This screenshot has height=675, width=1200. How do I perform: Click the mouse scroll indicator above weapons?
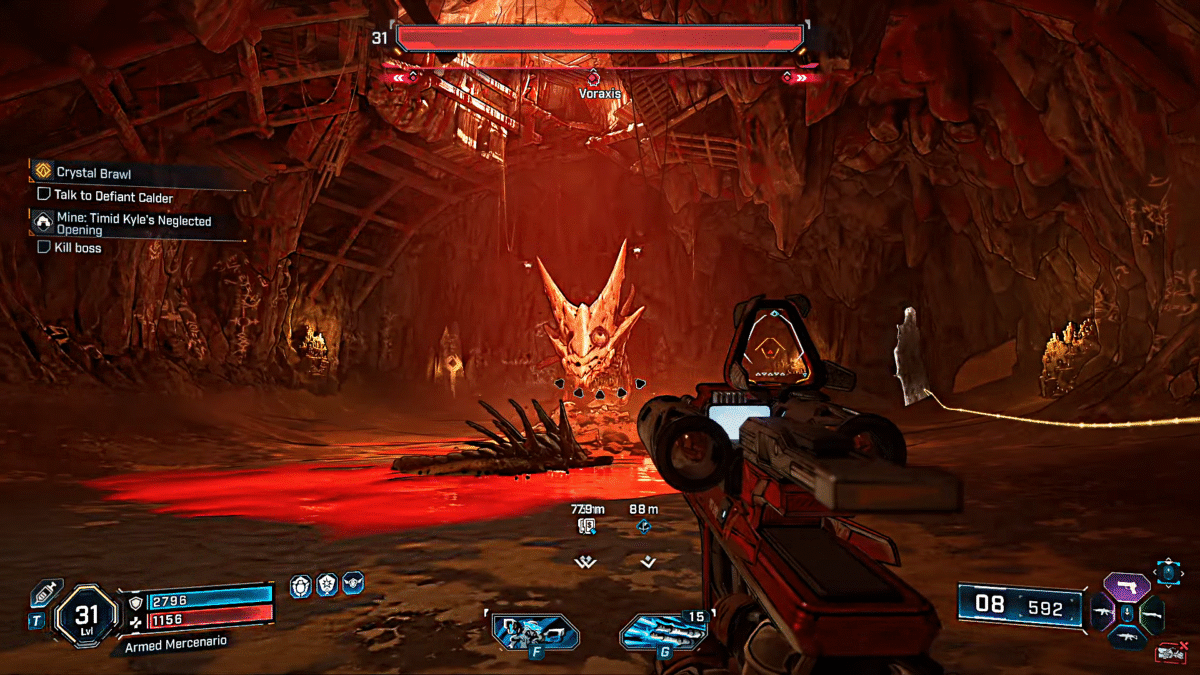(1168, 573)
